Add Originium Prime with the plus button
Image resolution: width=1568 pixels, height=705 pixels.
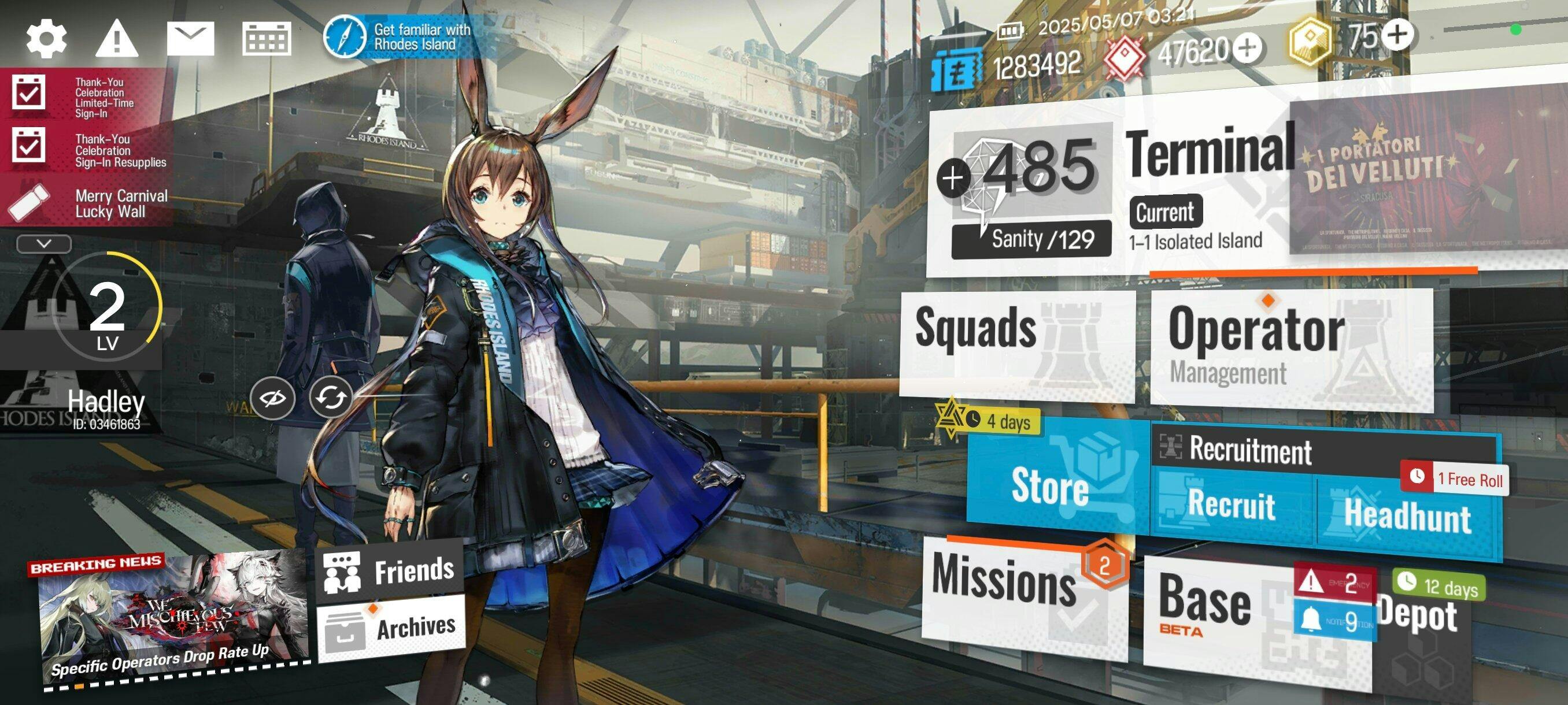tap(1397, 34)
